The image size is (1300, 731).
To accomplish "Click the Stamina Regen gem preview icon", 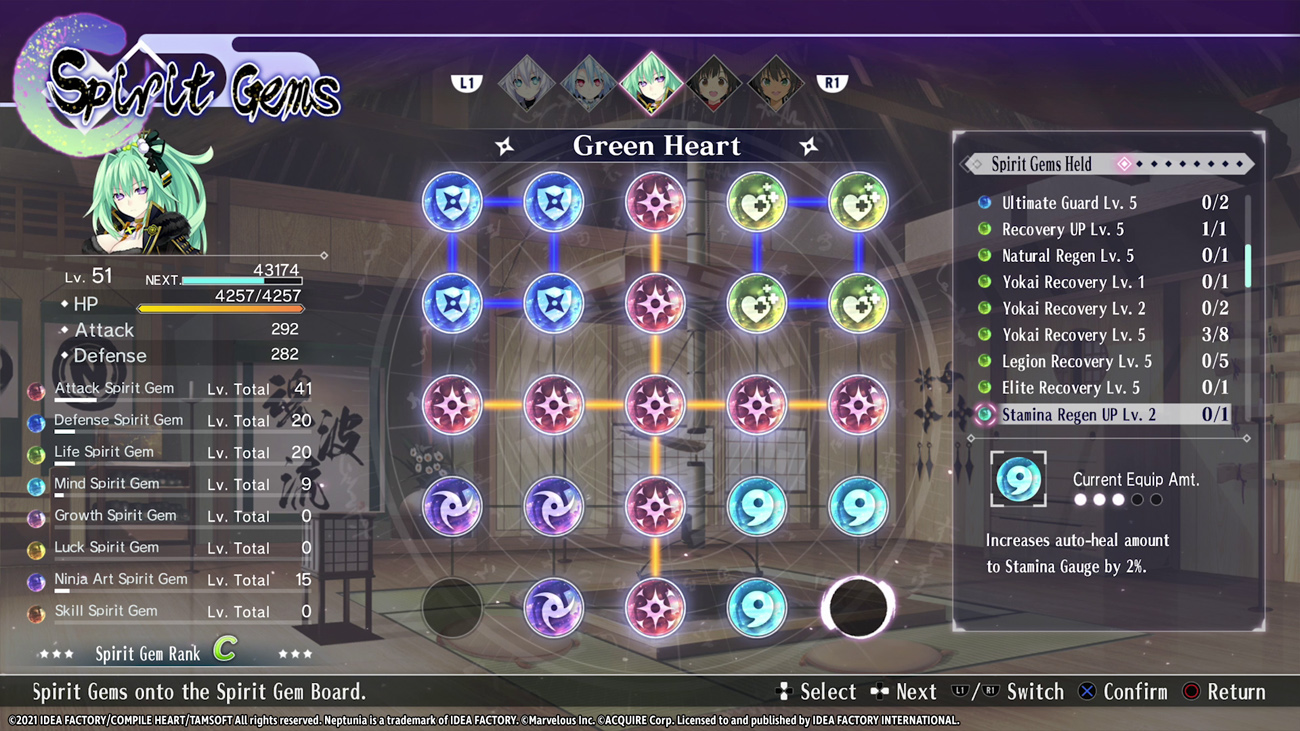I will (x=1018, y=480).
